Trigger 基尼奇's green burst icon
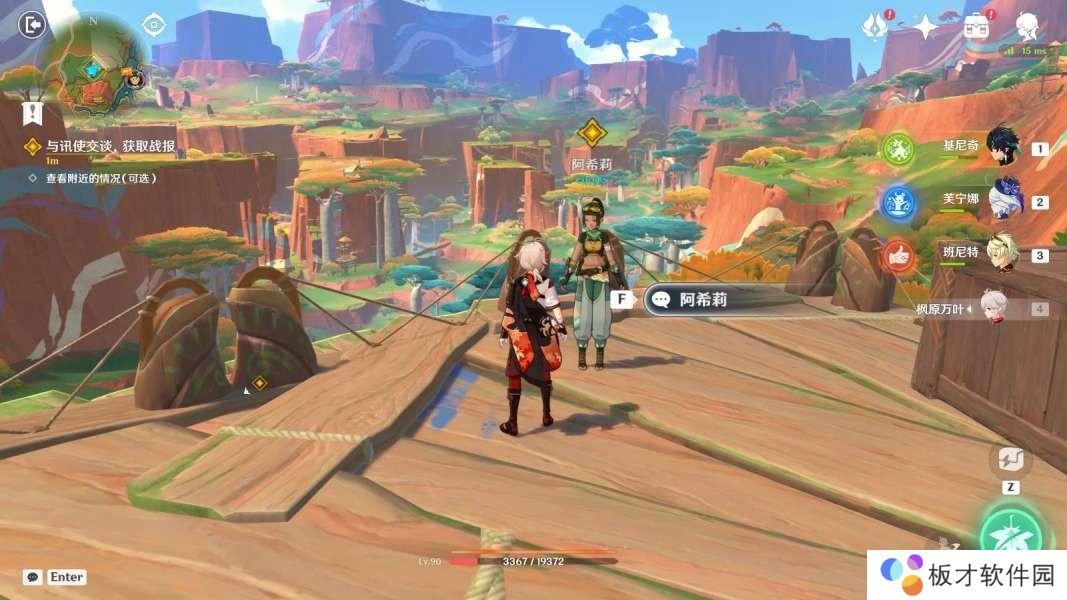Image resolution: width=1067 pixels, height=600 pixels. [898, 151]
